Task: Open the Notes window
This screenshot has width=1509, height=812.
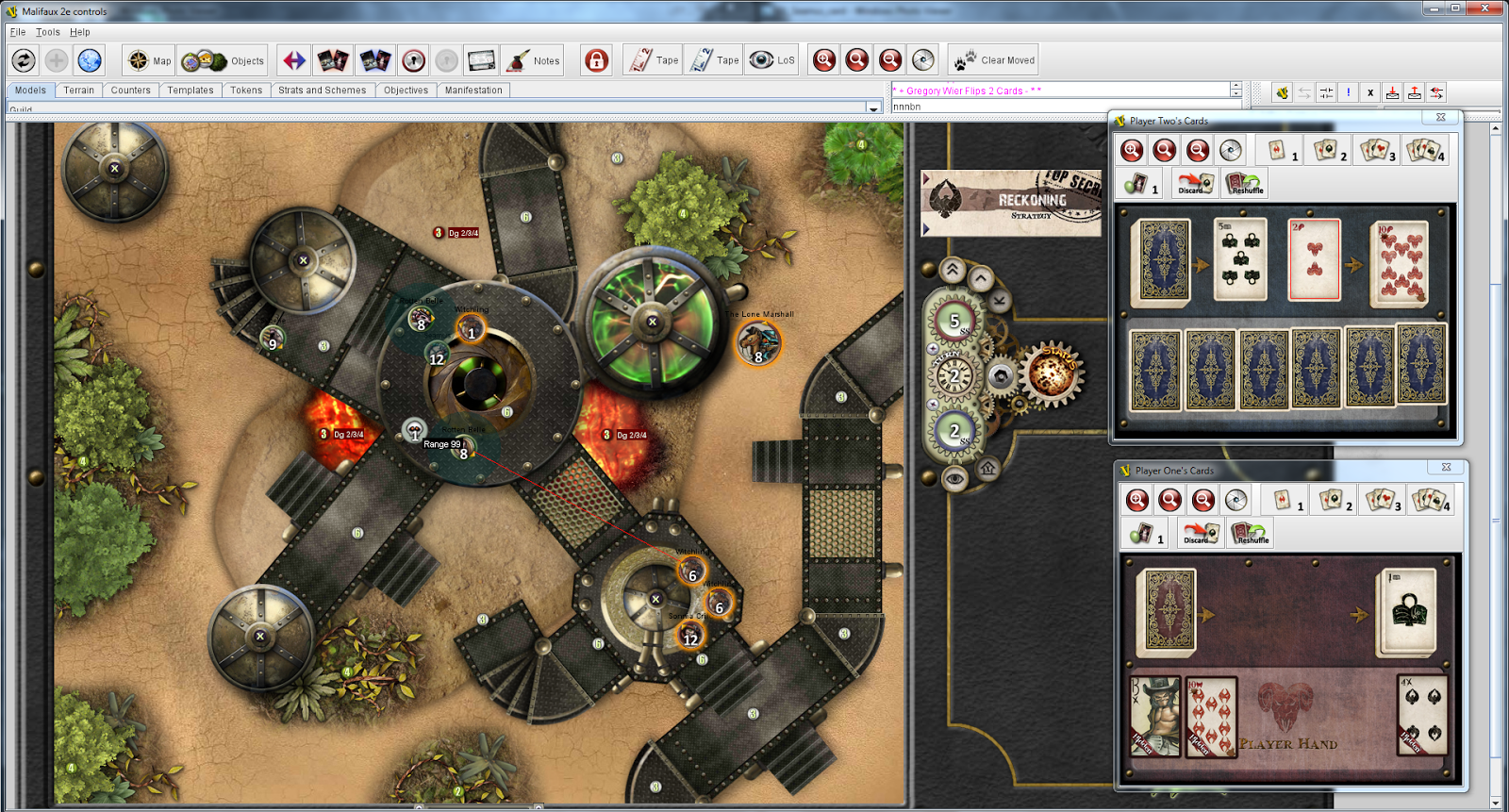Action: point(533,60)
